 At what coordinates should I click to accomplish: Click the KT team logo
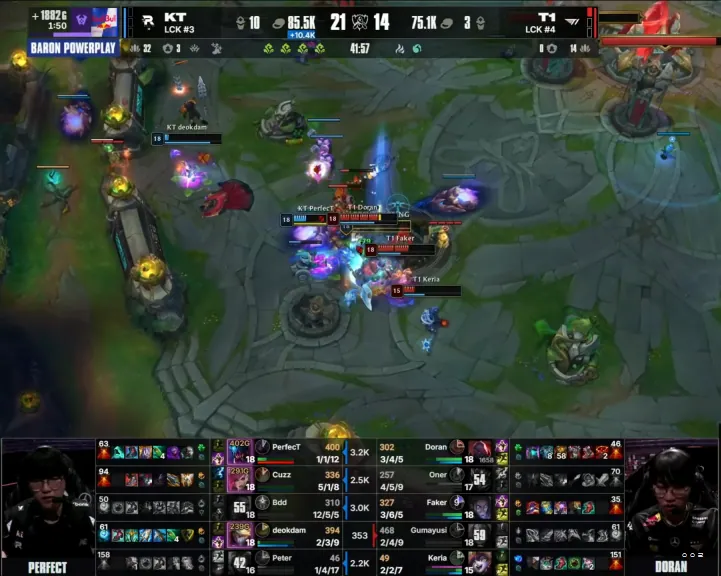(x=147, y=24)
